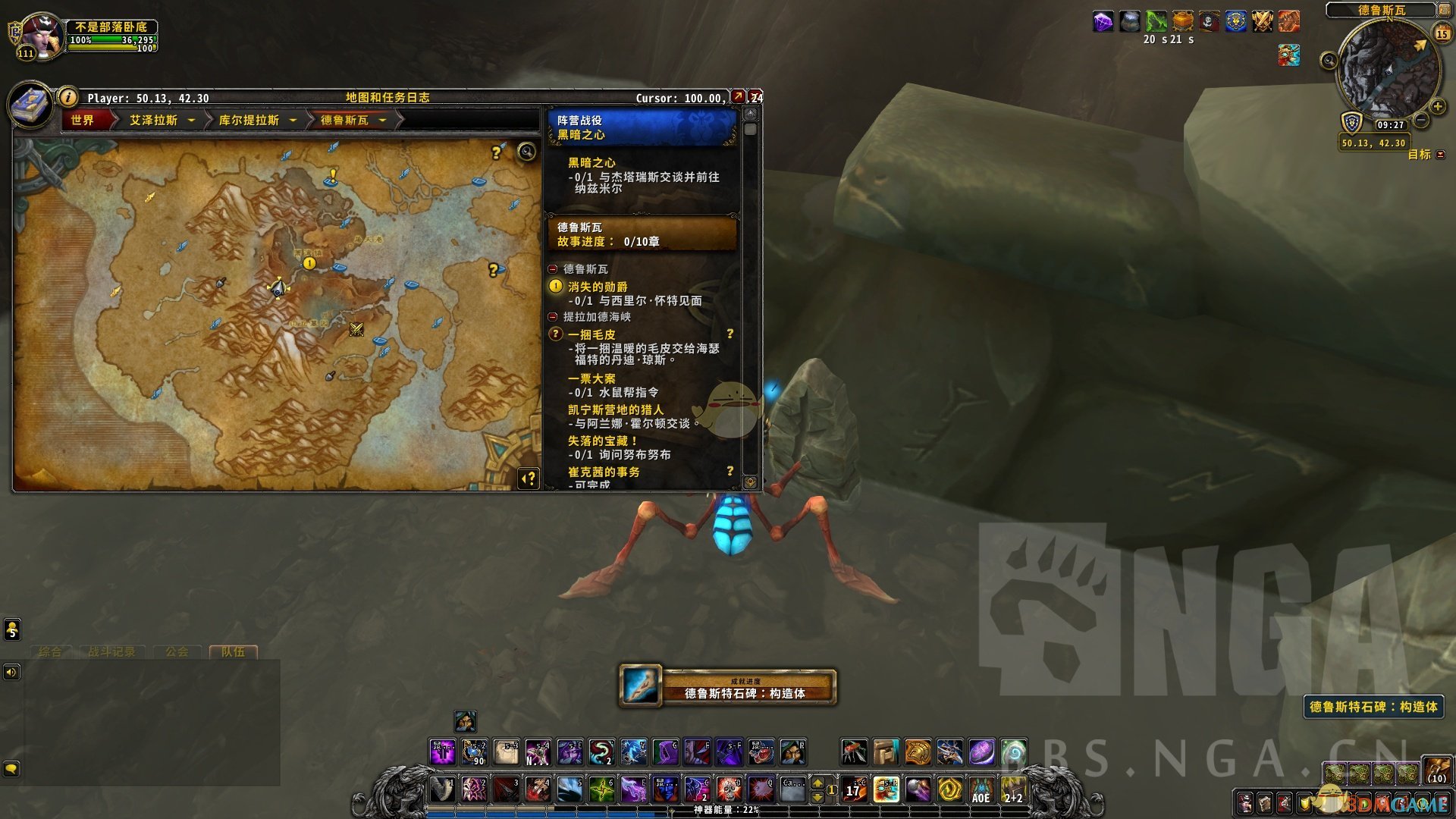1456x819 pixels.
Task: Click the map's magnifying glass filter button
Action: (526, 152)
